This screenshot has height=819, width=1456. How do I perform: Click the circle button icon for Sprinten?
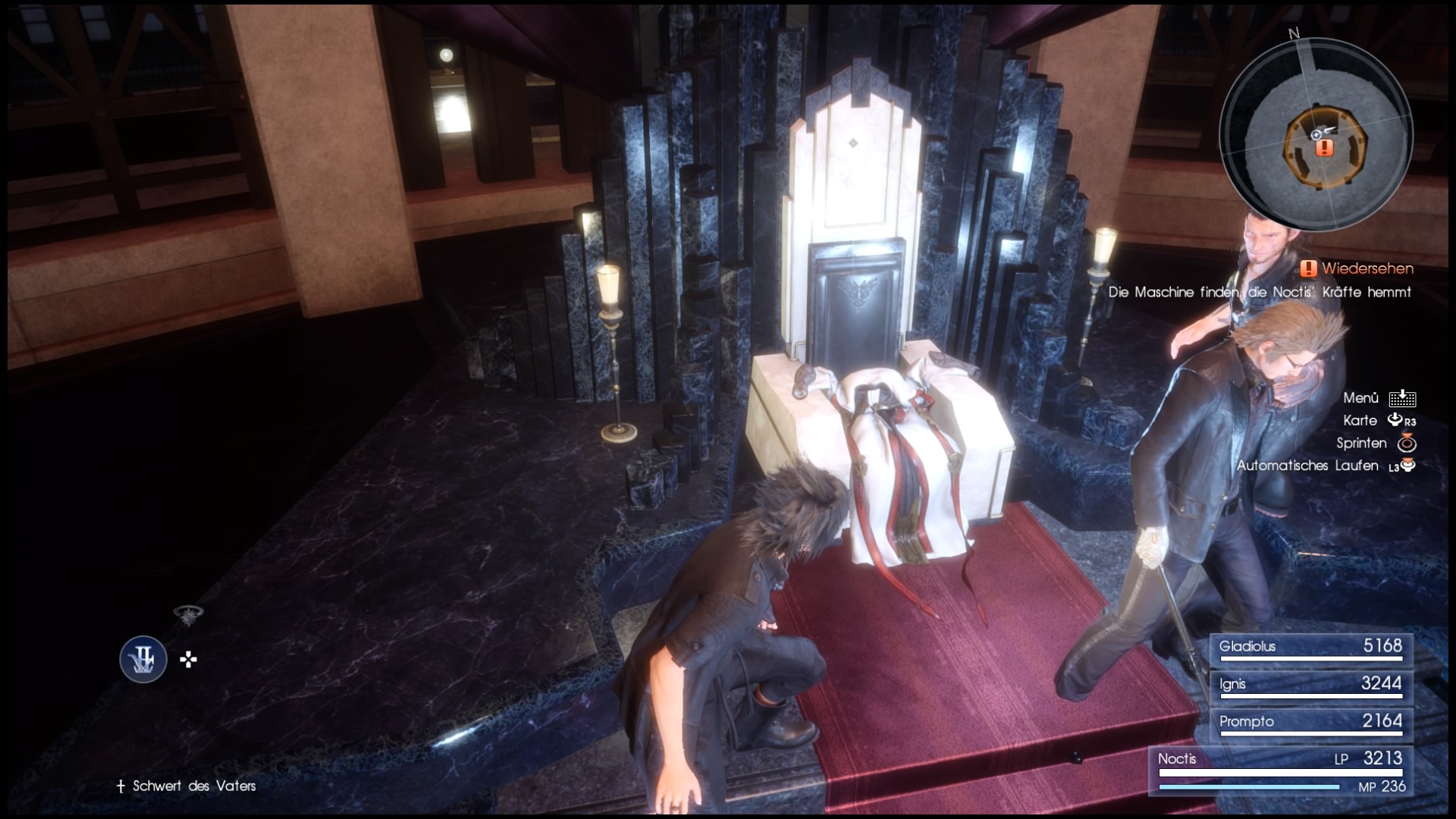click(x=1408, y=443)
